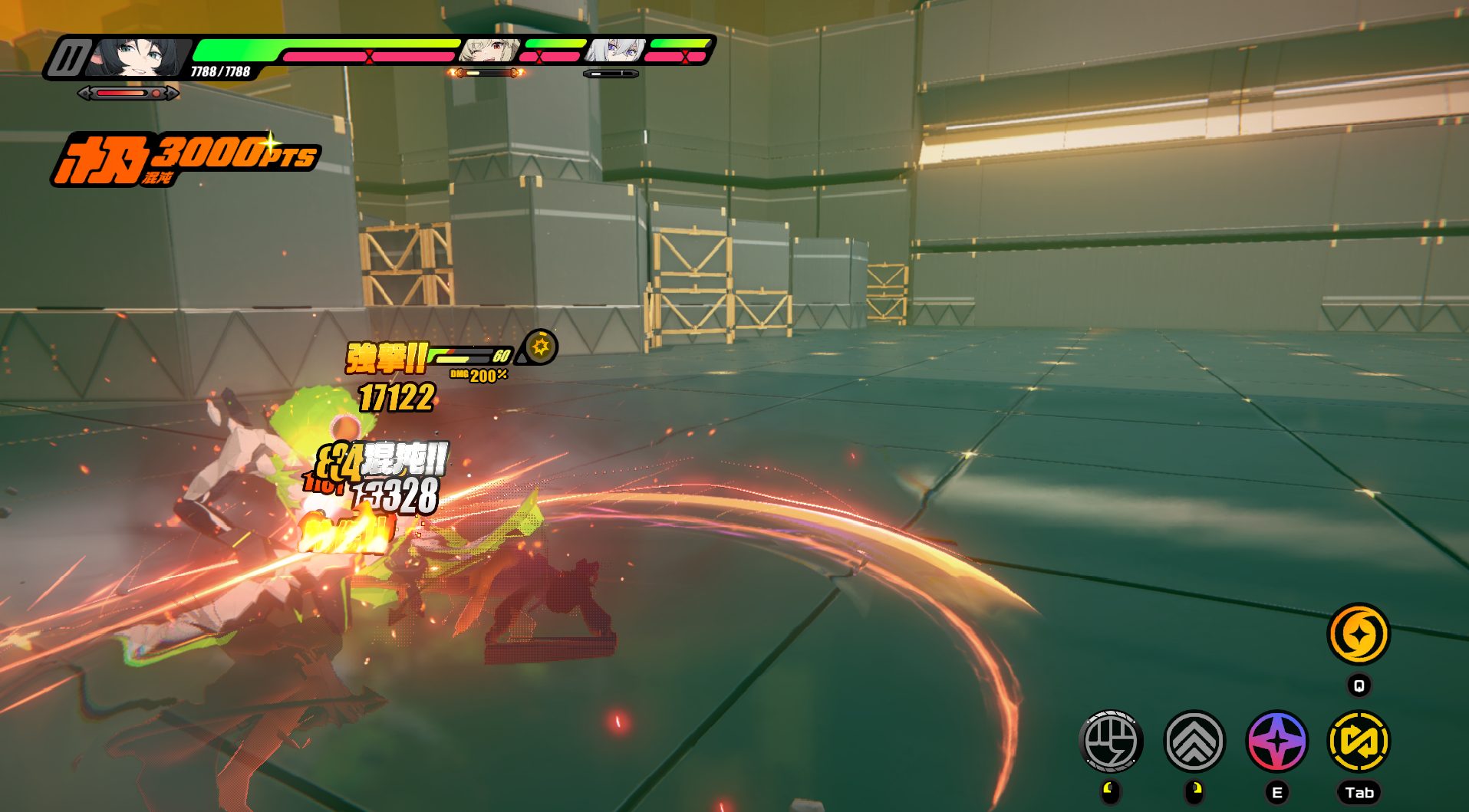Trigger the double-chevron dodge icon
Screen dimensions: 1469x812
click(1194, 741)
